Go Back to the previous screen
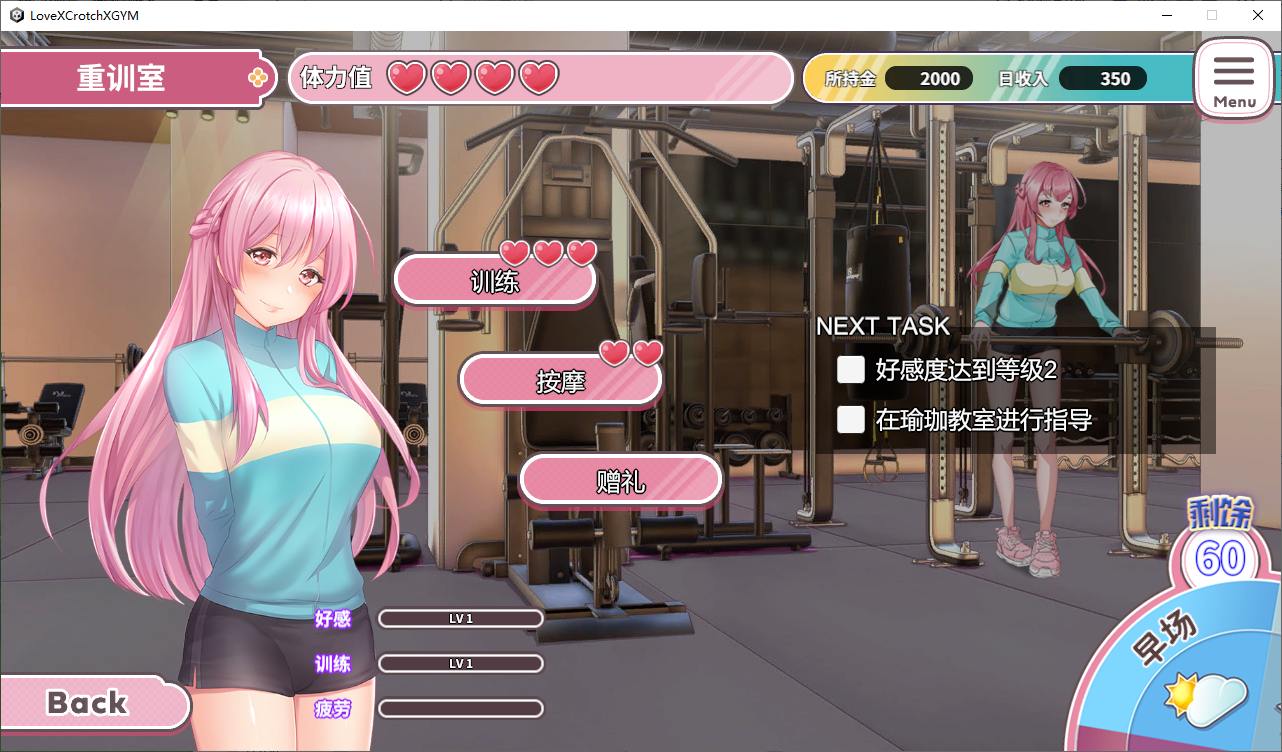The height and width of the screenshot is (752, 1282). click(90, 703)
